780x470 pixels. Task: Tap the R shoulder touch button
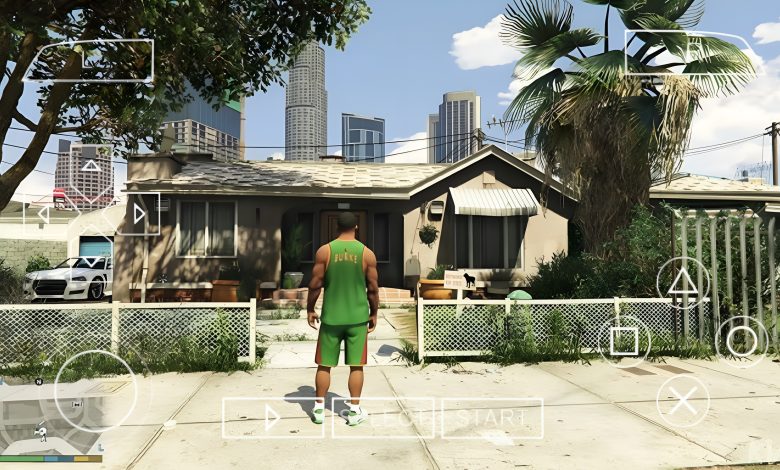point(688,52)
